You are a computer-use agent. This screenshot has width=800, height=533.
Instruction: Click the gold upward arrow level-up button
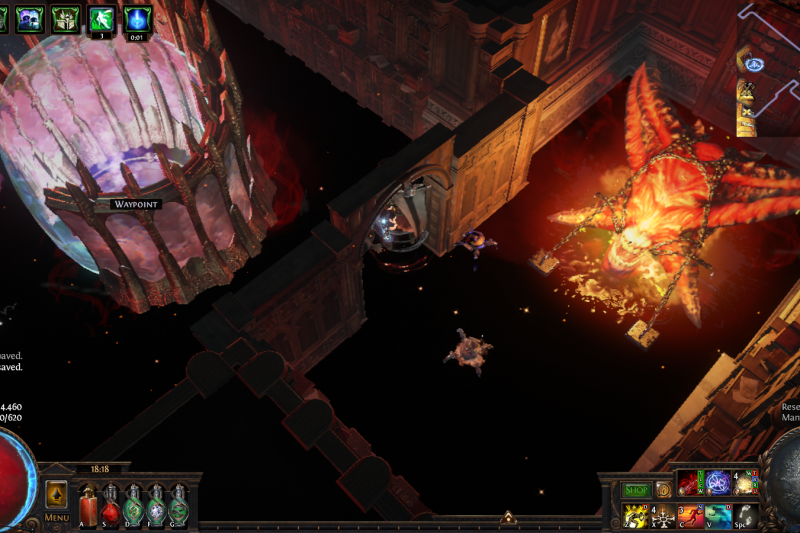[x=56, y=494]
